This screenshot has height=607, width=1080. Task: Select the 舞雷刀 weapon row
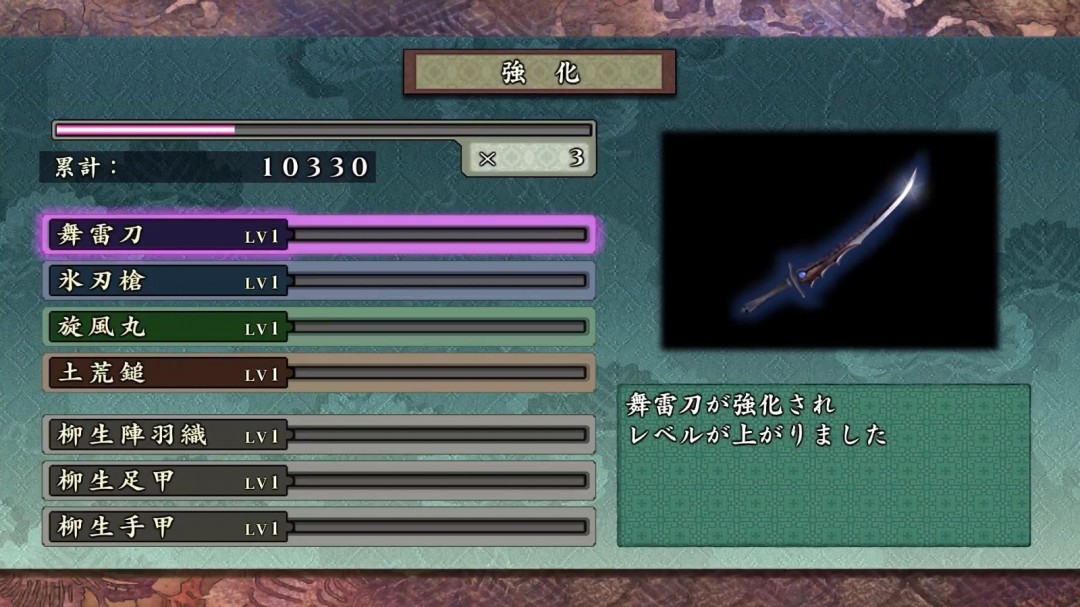click(318, 235)
